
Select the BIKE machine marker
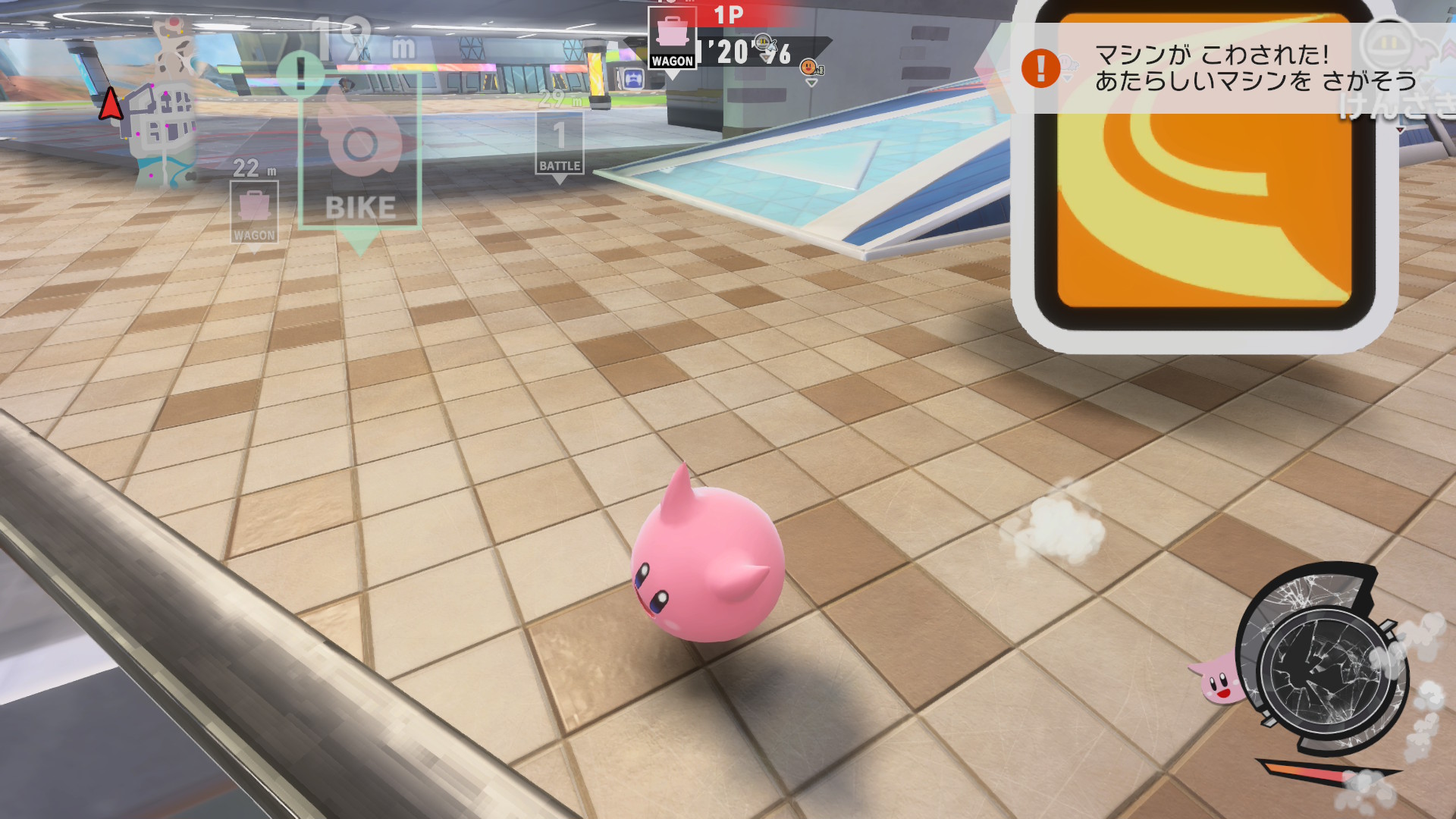pyautogui.click(x=360, y=152)
